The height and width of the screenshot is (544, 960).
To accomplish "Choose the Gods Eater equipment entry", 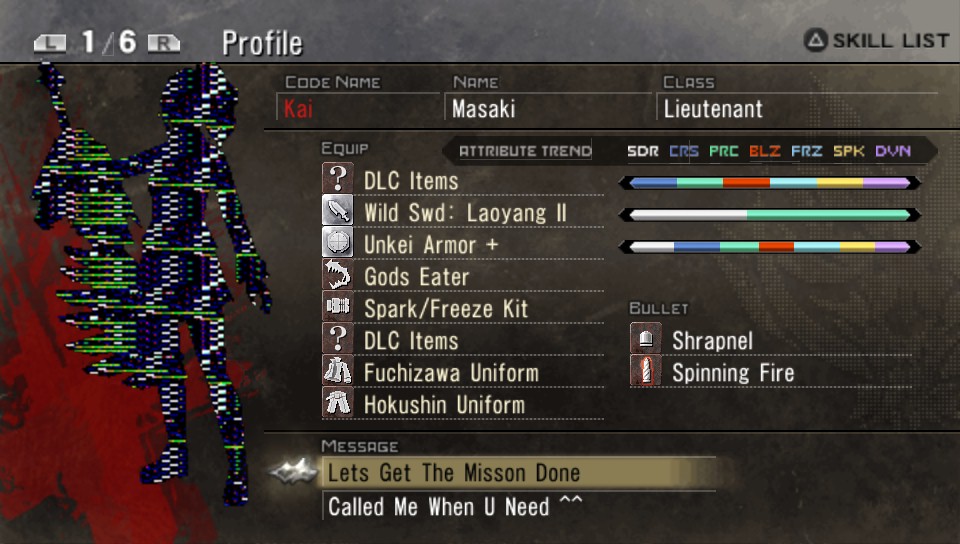I will pos(416,277).
